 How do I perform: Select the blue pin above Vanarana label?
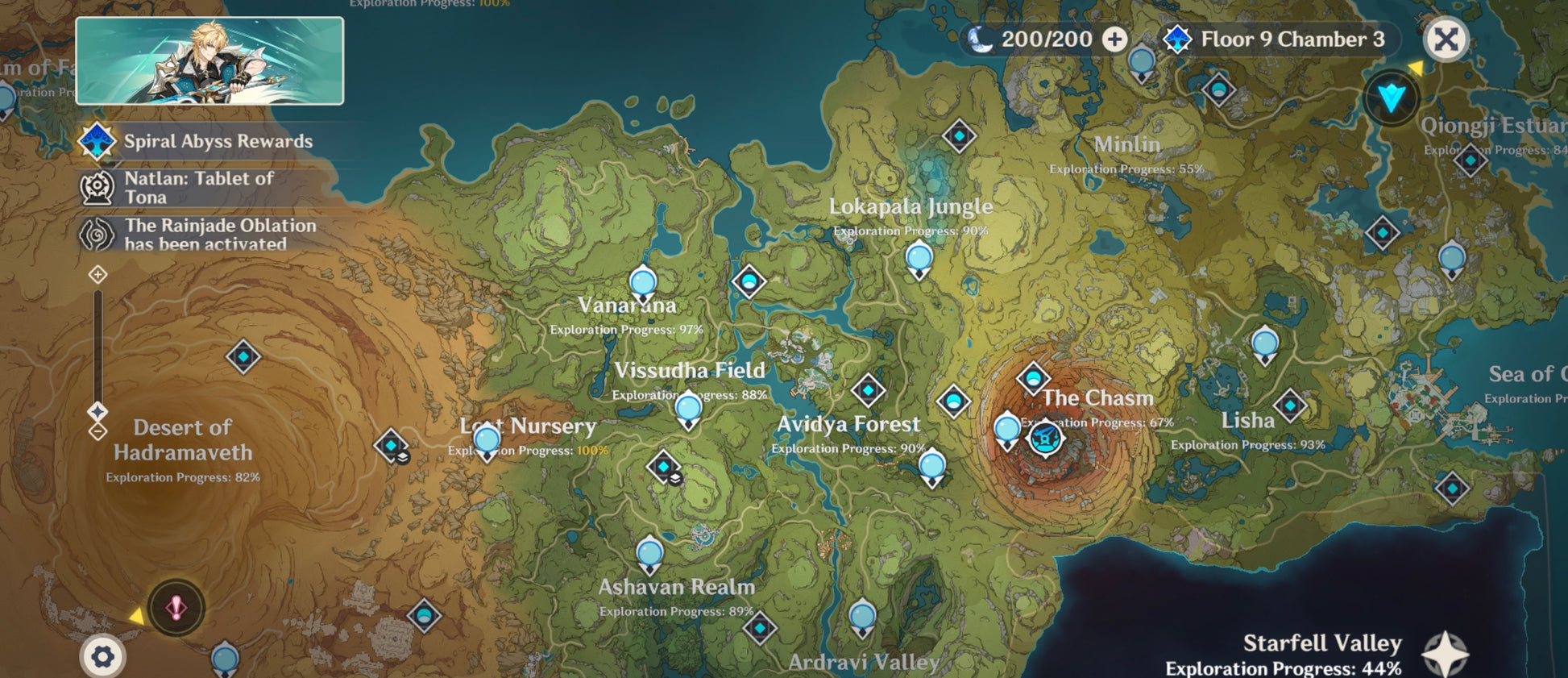(643, 283)
